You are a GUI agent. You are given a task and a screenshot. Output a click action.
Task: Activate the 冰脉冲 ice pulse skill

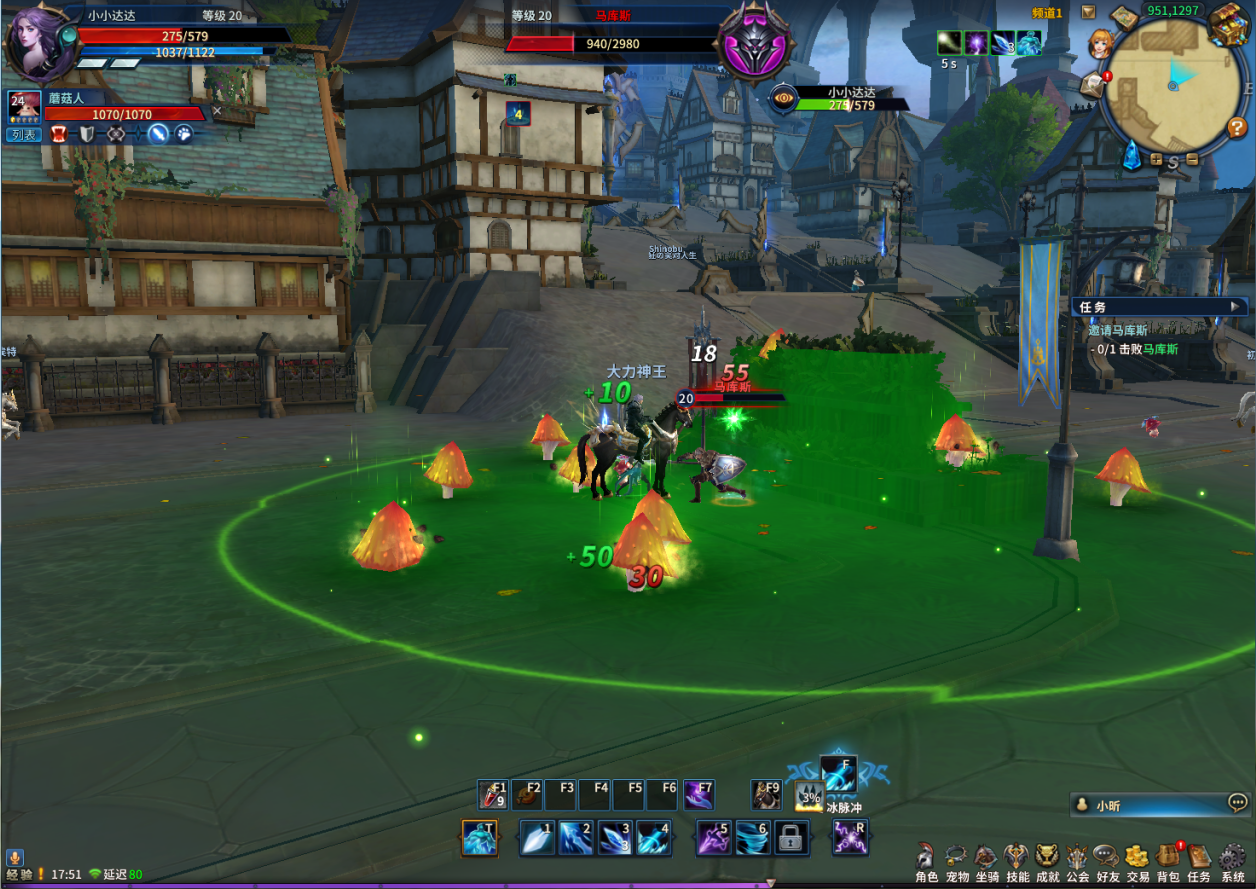pyautogui.click(x=839, y=774)
